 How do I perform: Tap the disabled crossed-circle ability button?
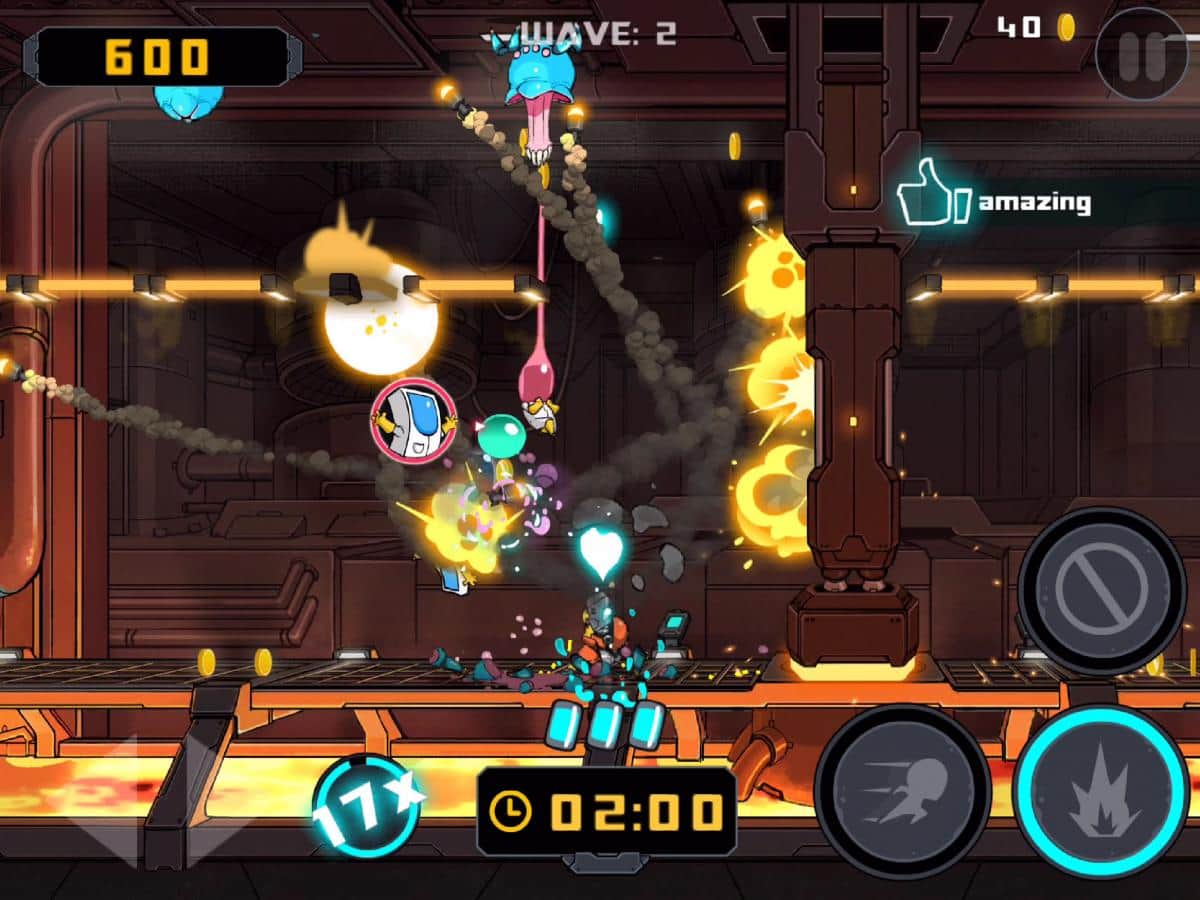click(1101, 591)
